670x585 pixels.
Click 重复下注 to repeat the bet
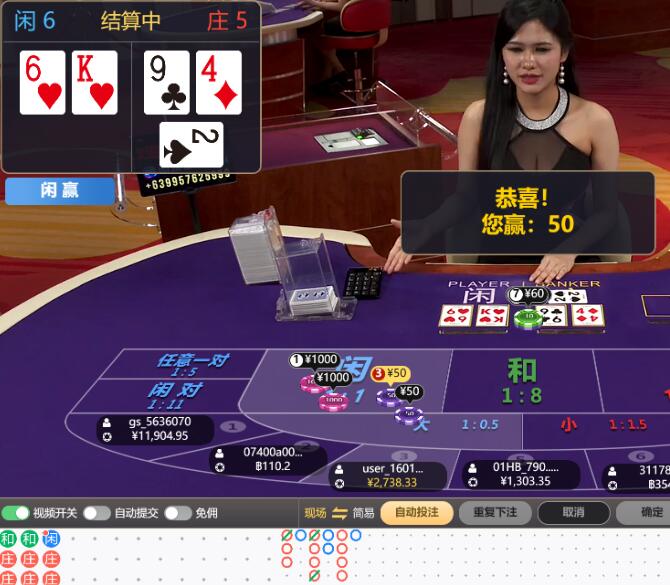pyautogui.click(x=494, y=513)
